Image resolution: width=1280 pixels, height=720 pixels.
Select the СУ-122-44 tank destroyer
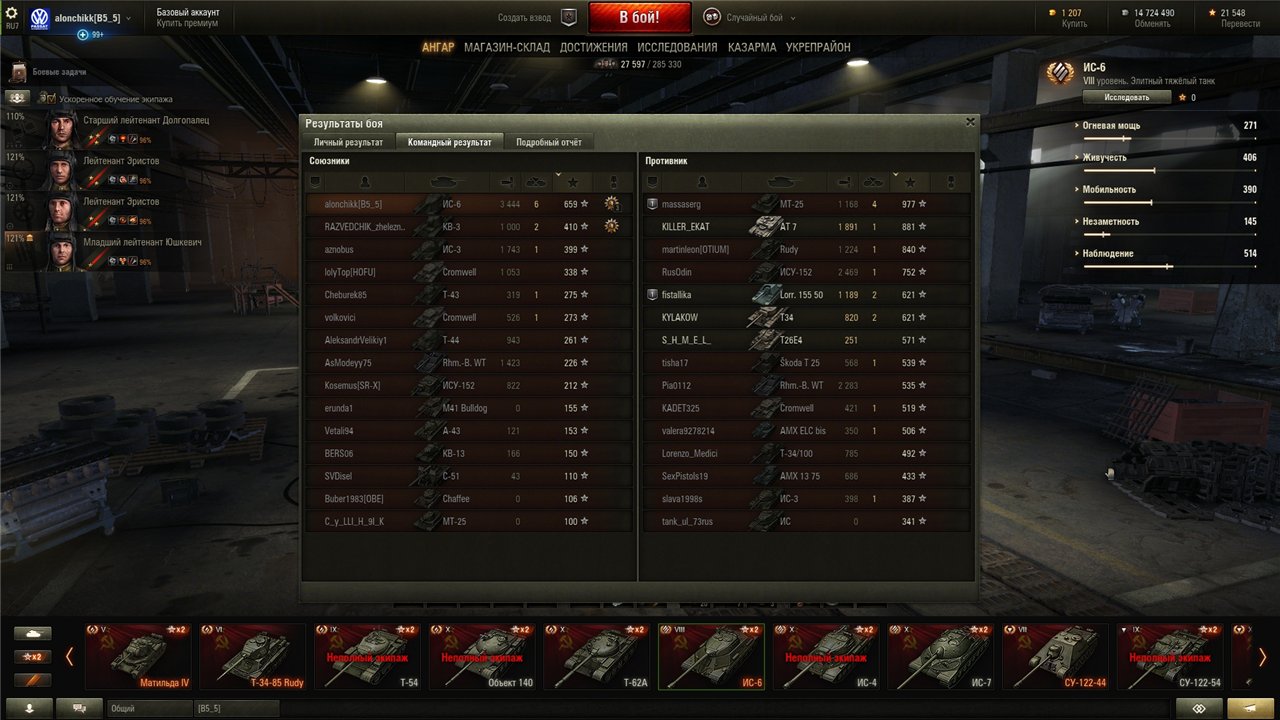[x=1053, y=656]
